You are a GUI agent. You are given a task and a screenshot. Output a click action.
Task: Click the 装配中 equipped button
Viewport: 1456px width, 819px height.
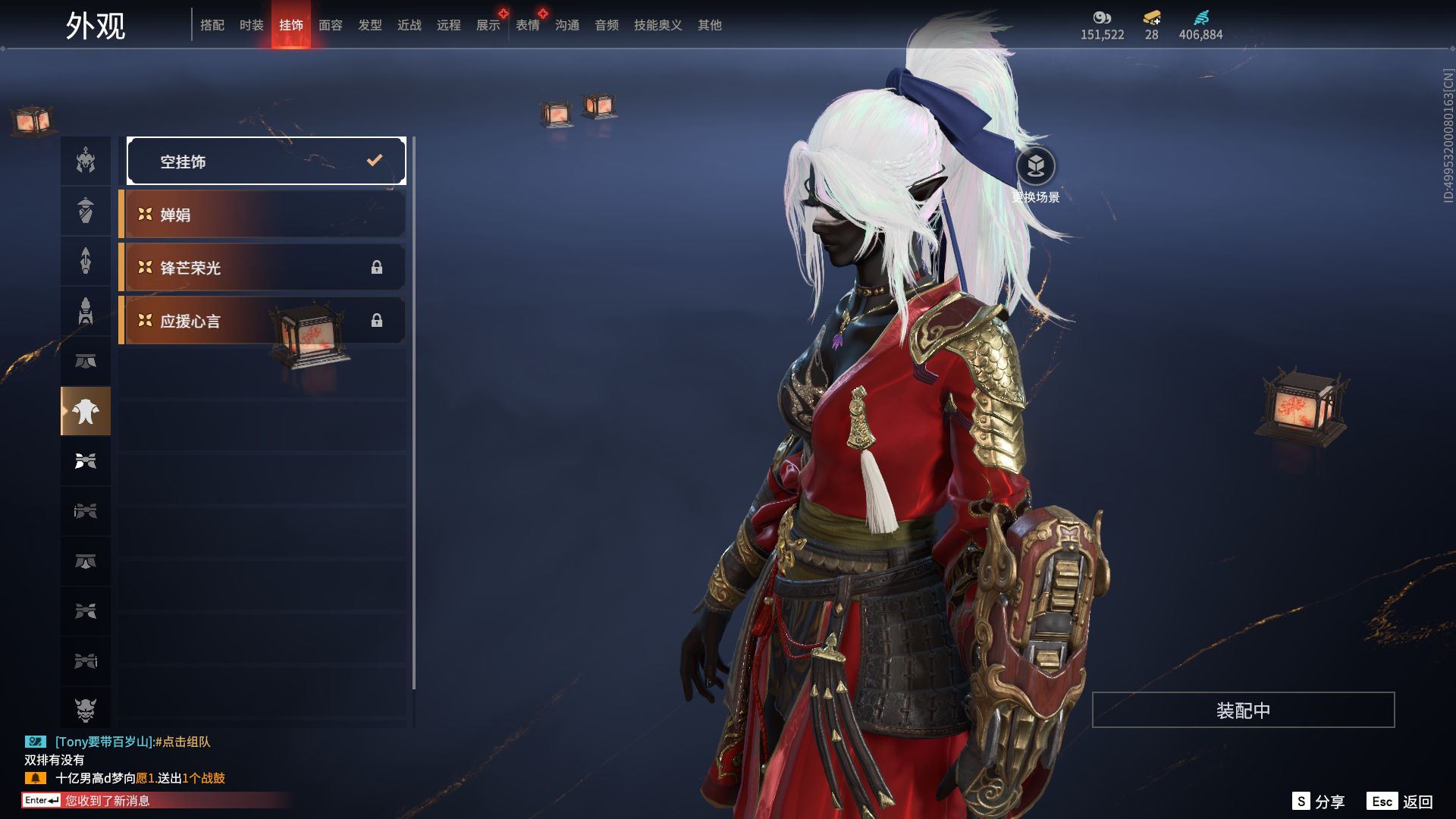[x=1243, y=710]
